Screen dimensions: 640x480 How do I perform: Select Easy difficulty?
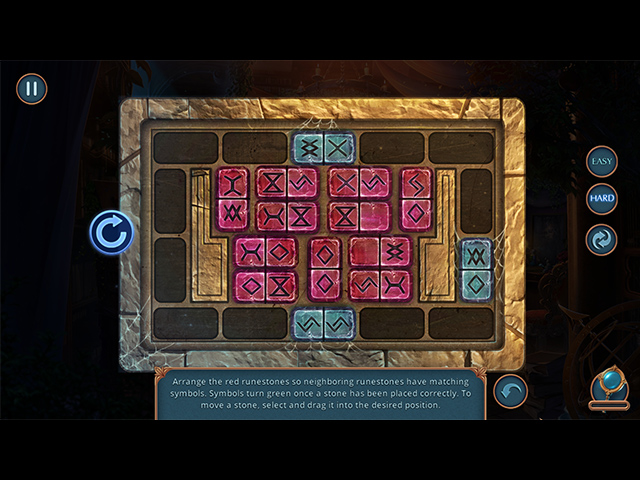602,161
